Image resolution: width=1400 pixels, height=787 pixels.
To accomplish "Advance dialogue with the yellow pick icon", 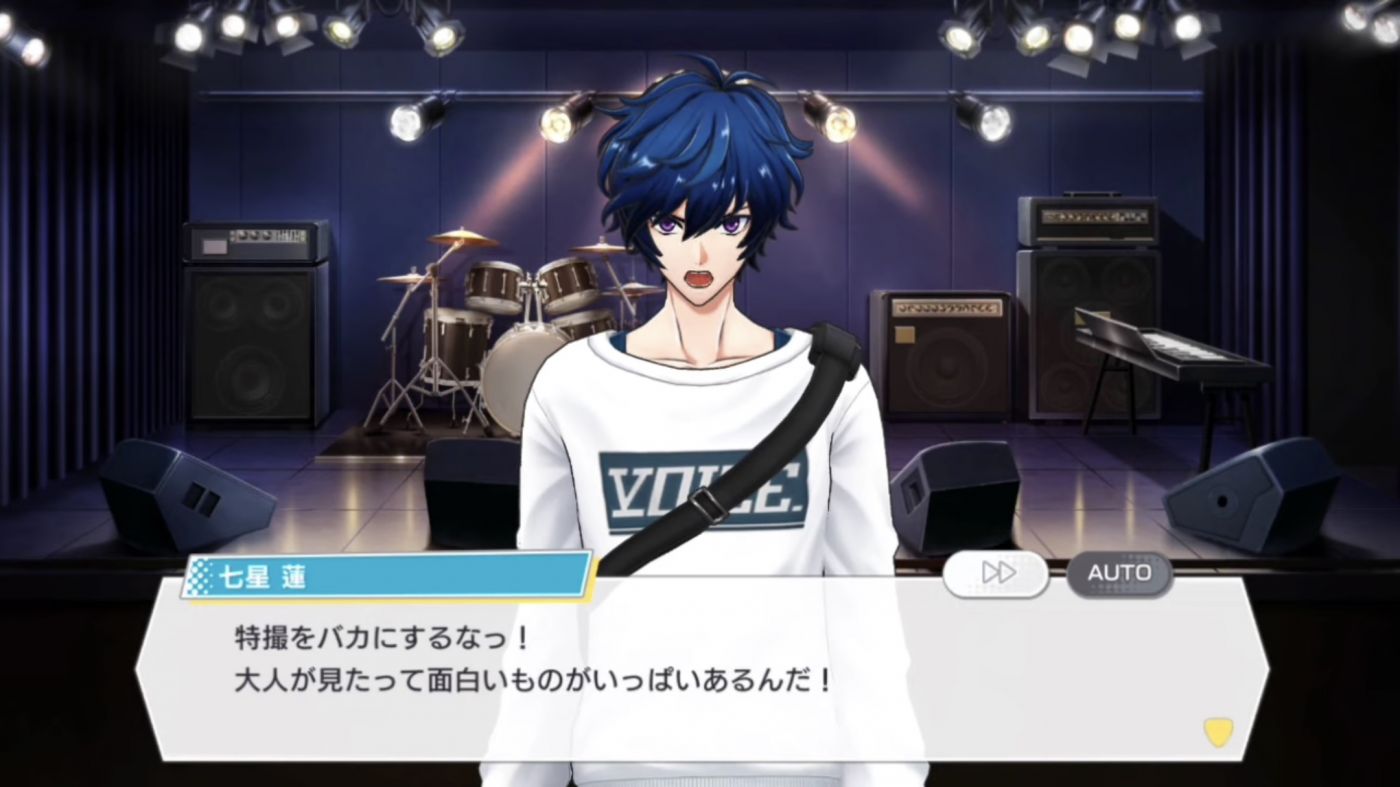I will point(1218,732).
